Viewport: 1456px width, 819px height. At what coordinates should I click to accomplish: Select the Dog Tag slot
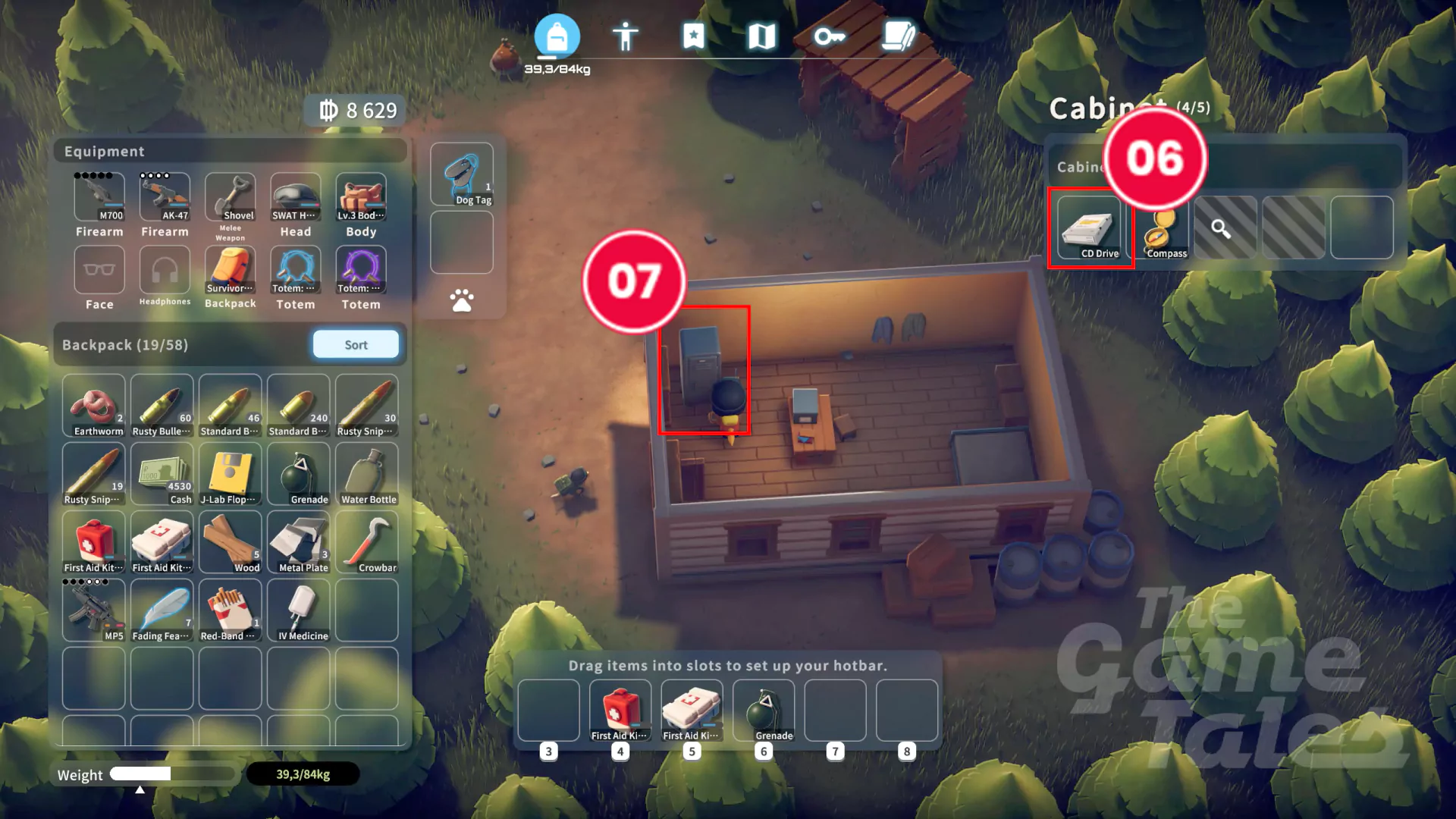coord(462,175)
